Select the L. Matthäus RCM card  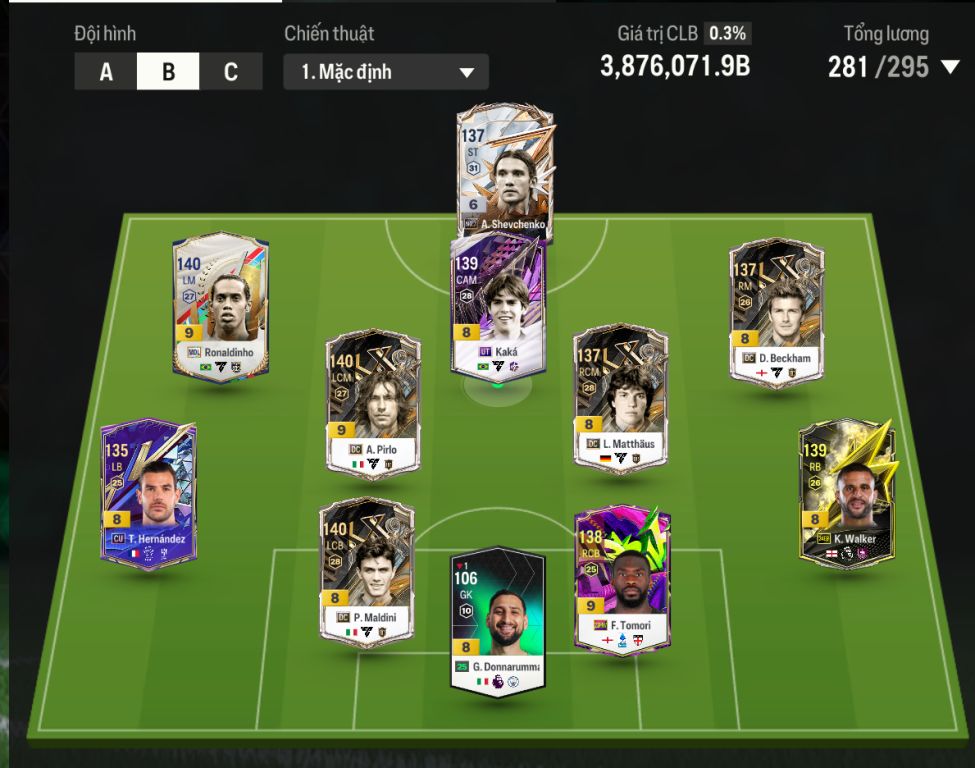click(x=620, y=398)
